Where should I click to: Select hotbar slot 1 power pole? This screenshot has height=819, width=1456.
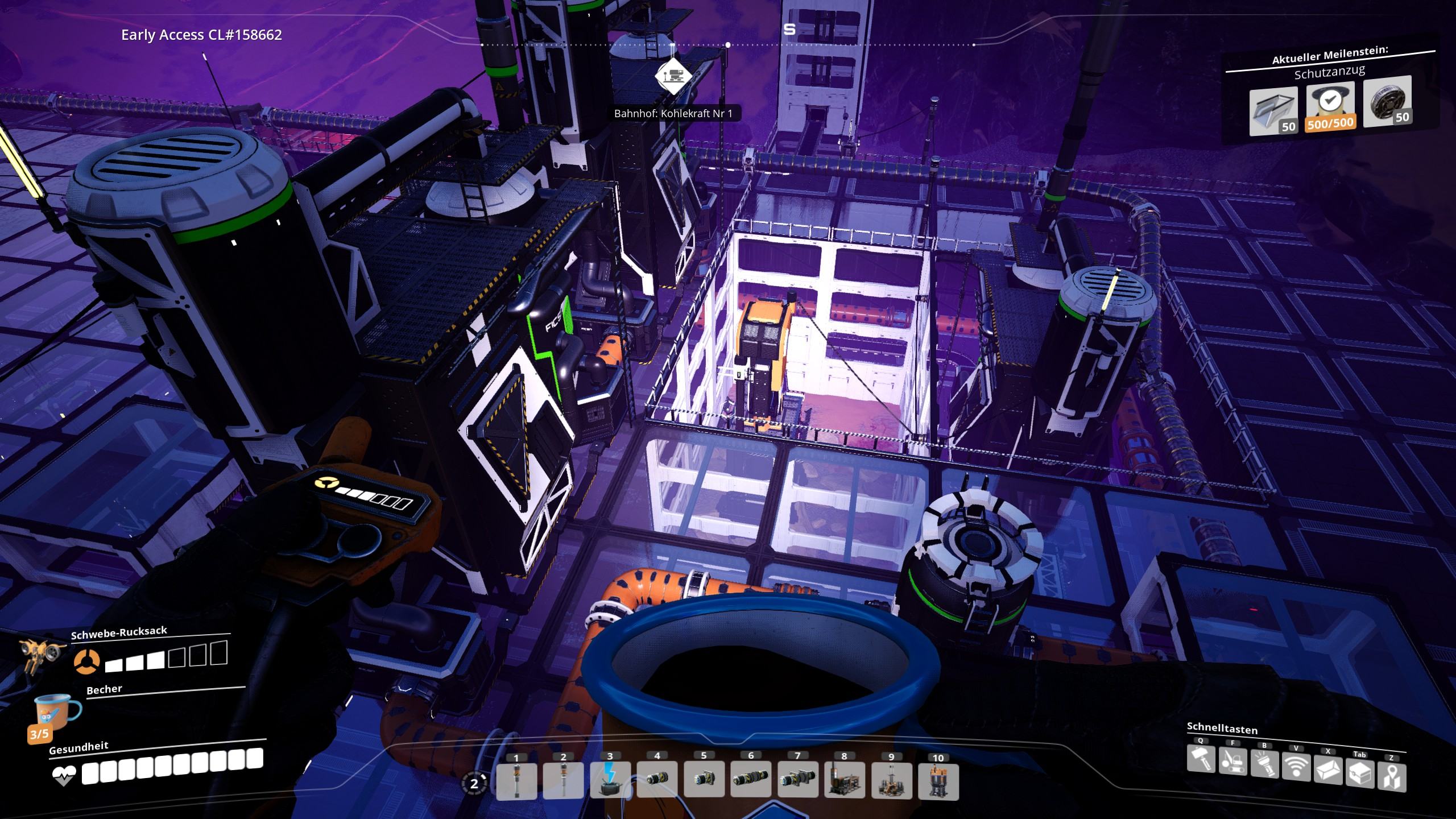[516, 781]
